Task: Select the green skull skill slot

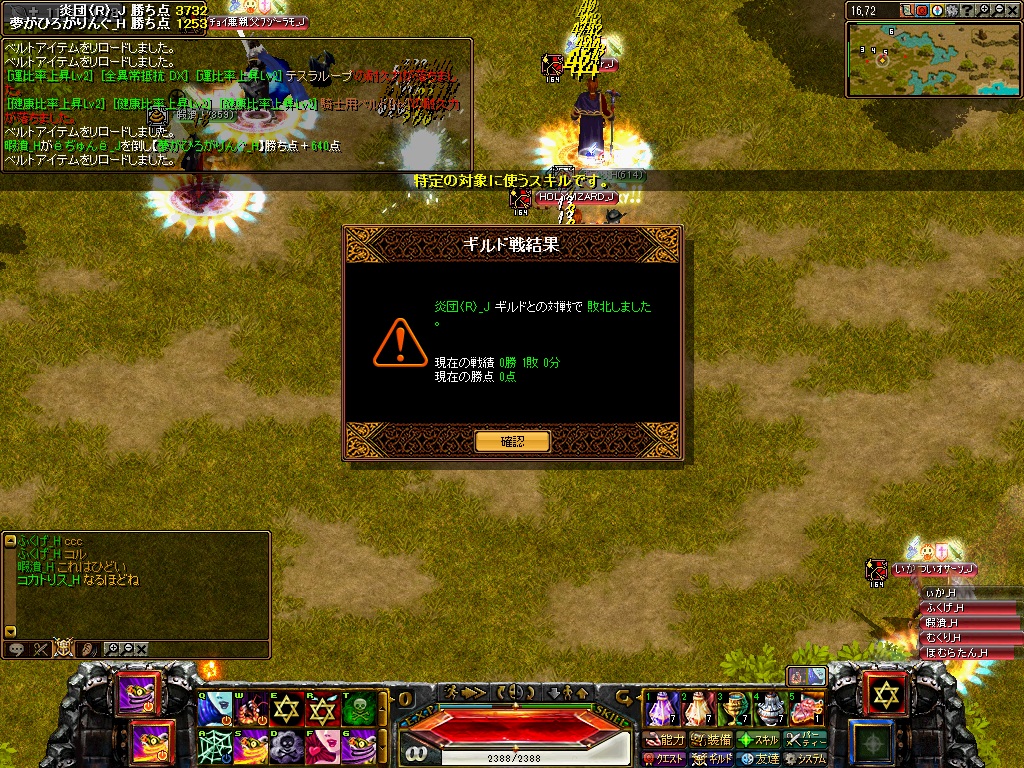Action: [359, 708]
